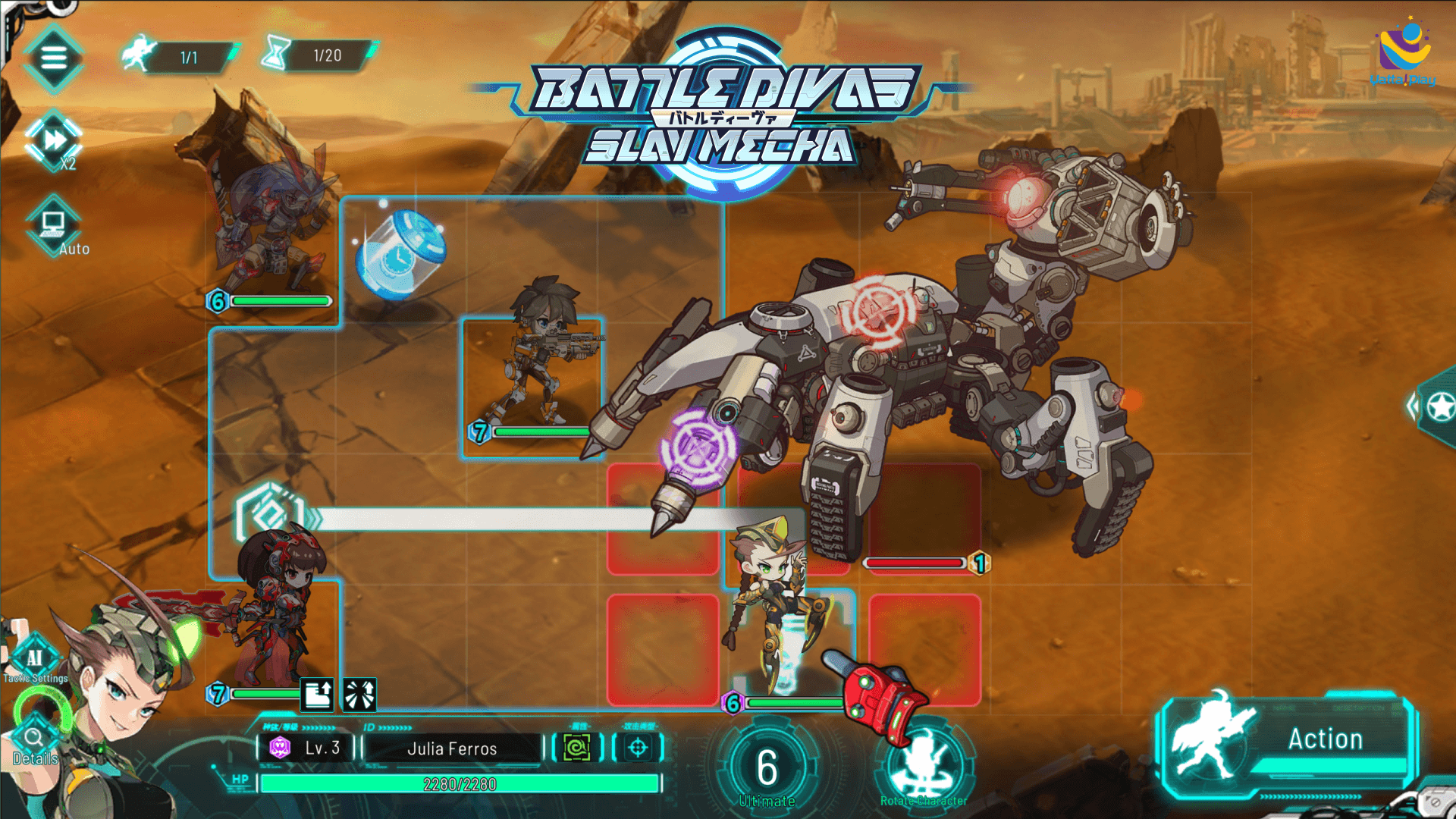
Task: Show character Details
Action: coord(34,739)
